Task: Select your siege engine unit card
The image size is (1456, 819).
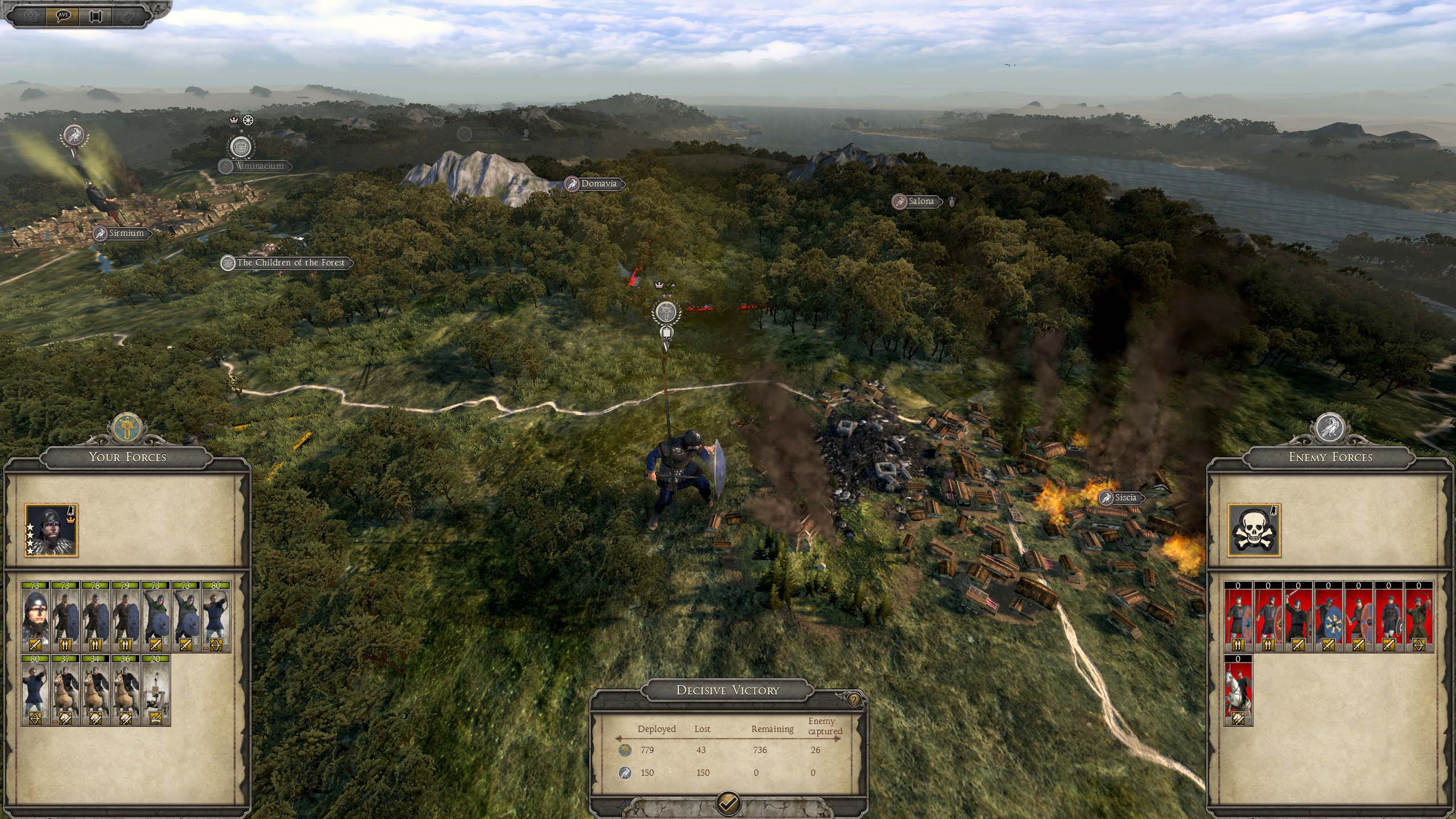Action: (156, 690)
